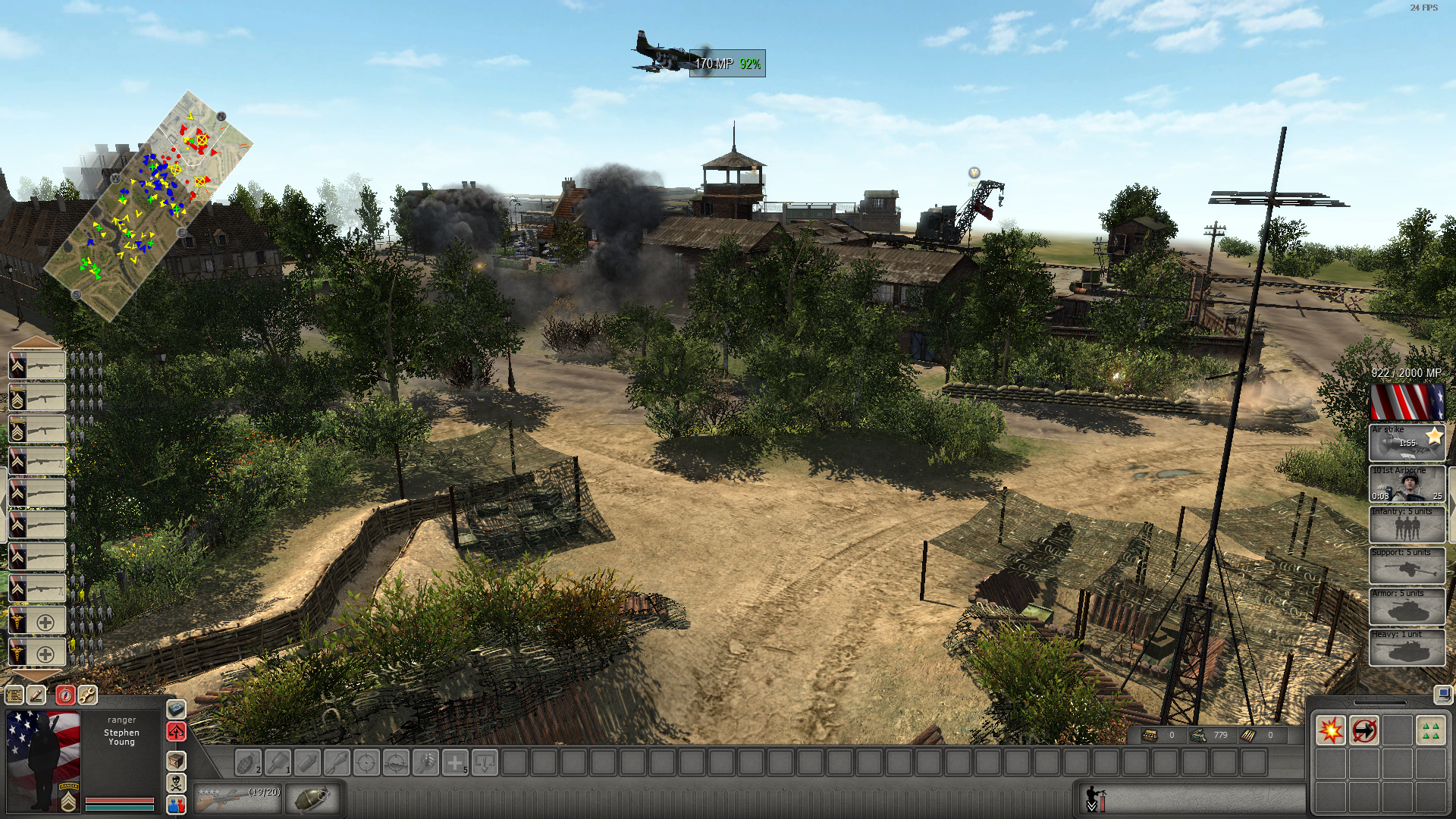Call in the Air strike reinforcement
1456x819 pixels.
click(1407, 443)
